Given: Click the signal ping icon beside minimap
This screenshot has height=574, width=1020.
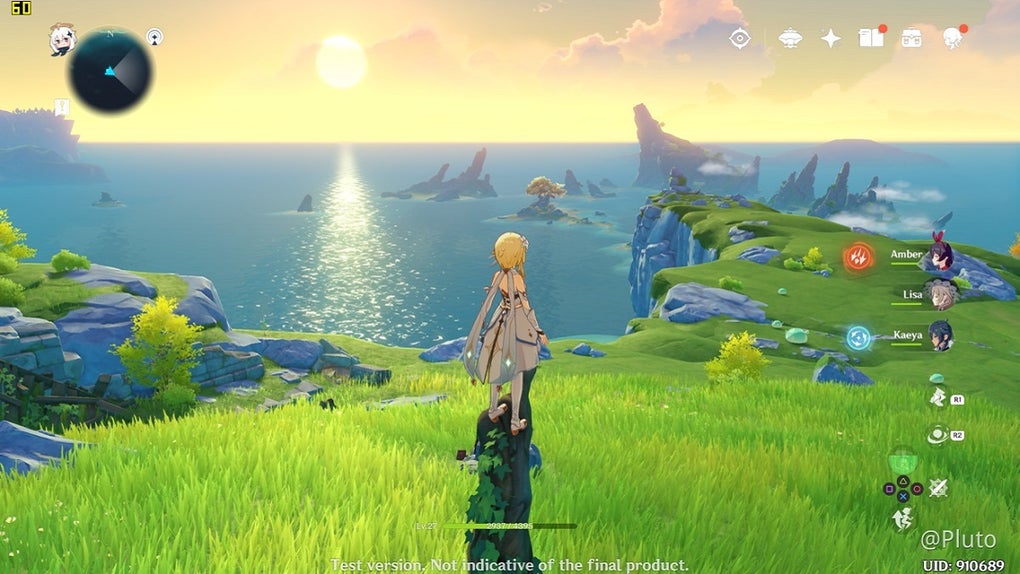Looking at the screenshot, I should 155,37.
